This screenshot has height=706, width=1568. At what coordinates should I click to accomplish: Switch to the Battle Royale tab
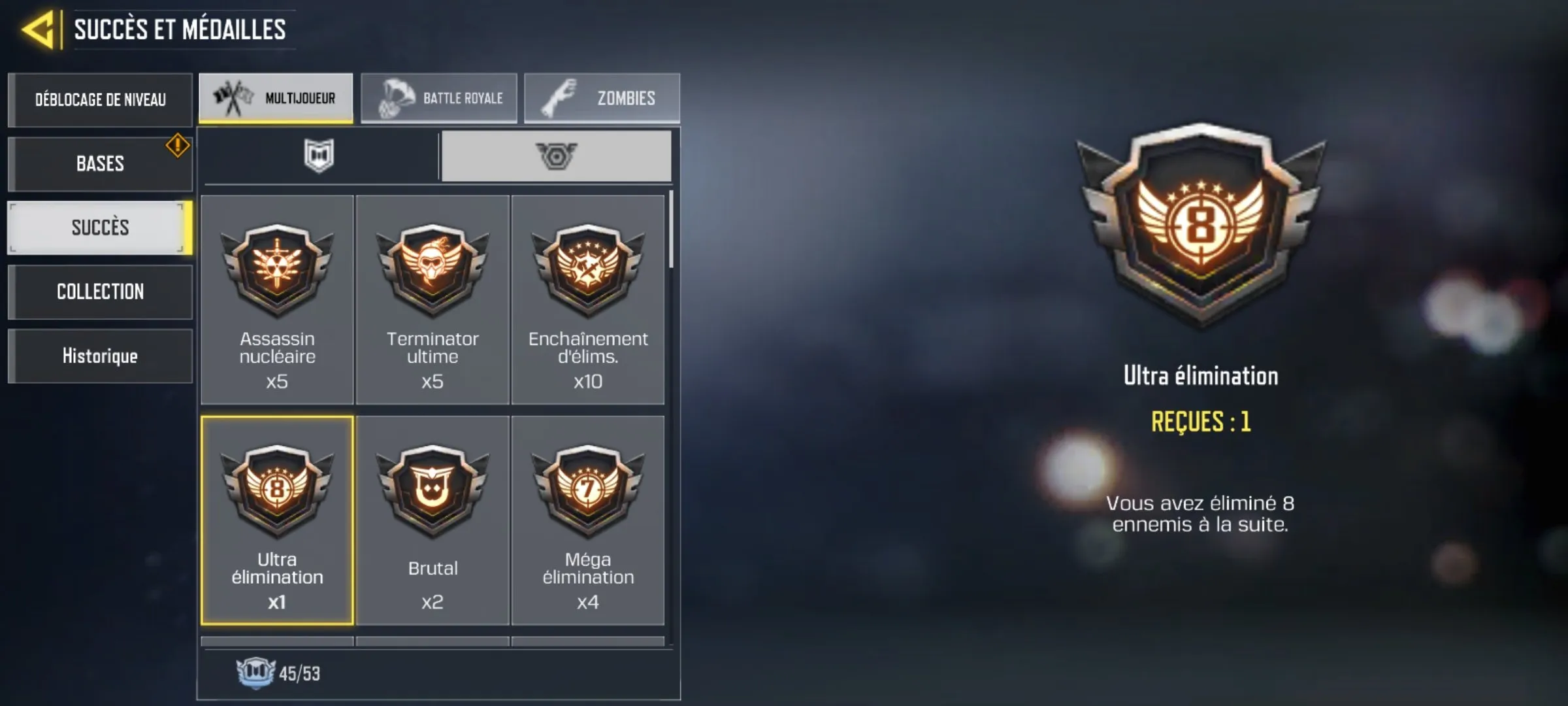pos(439,97)
